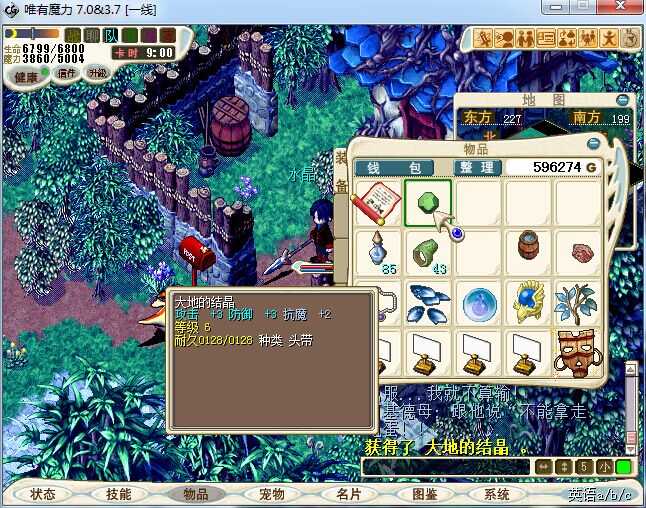Image resolution: width=646 pixels, height=508 pixels.
Task: Select the gold winged blue gem item
Action: point(529,301)
